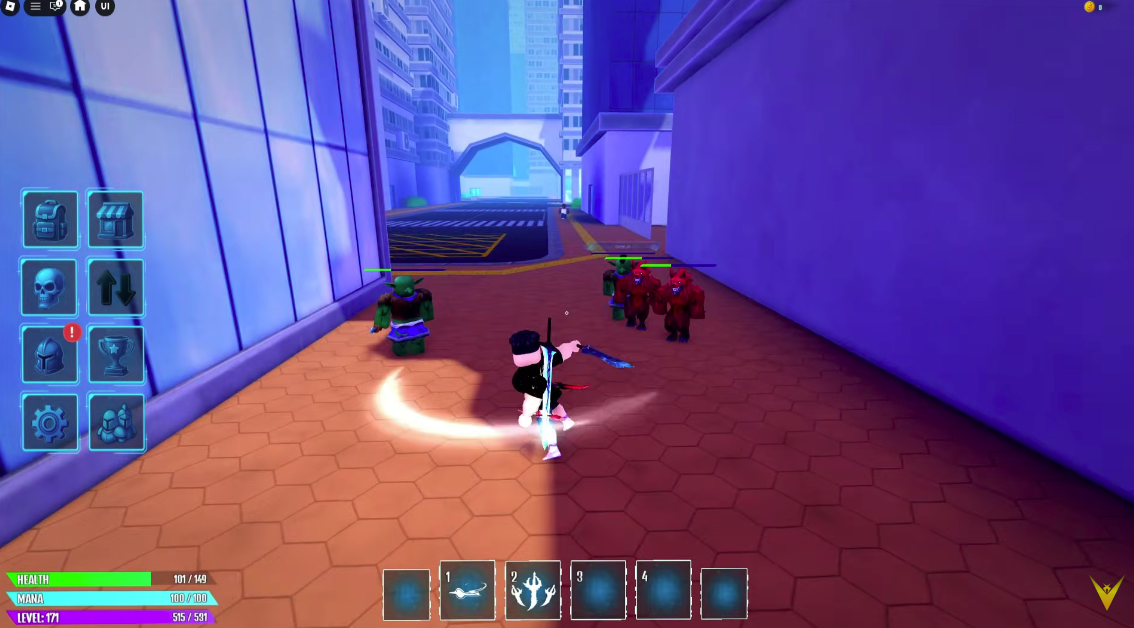The height and width of the screenshot is (628, 1134).
Task: Select empty hotbar slot 3
Action: tap(598, 591)
